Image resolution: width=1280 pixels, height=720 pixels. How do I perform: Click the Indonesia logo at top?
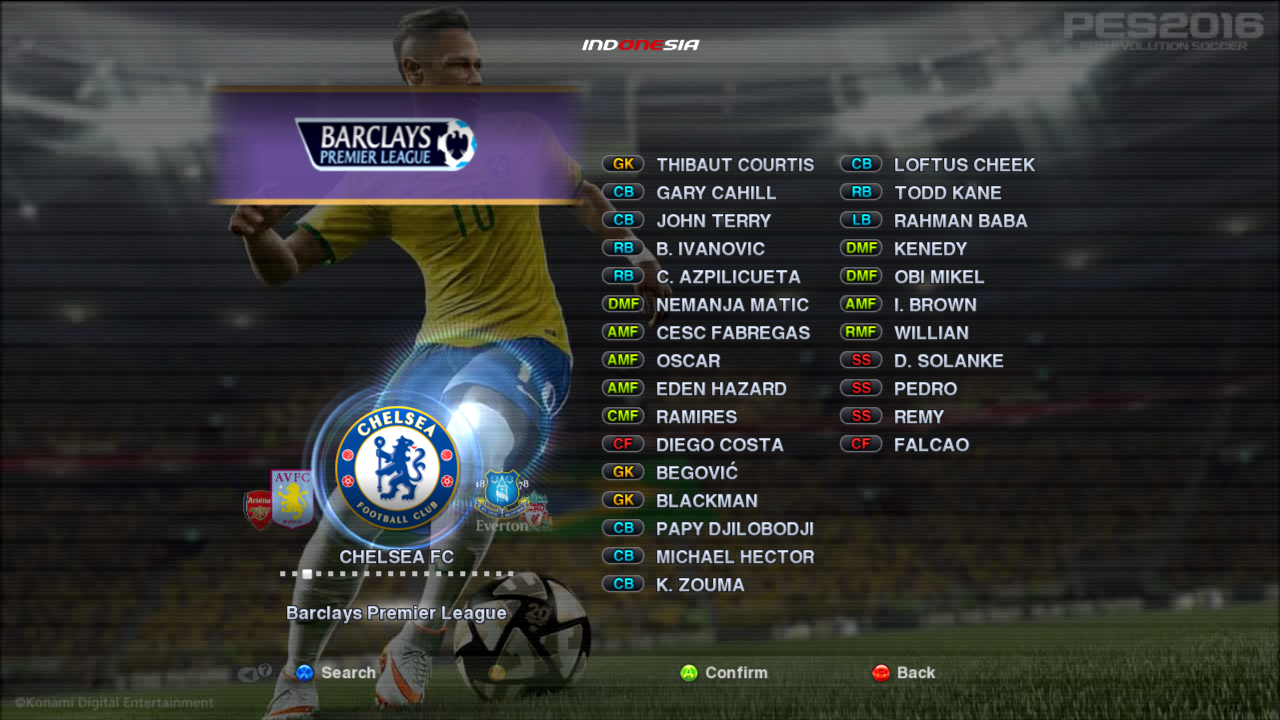tap(640, 43)
